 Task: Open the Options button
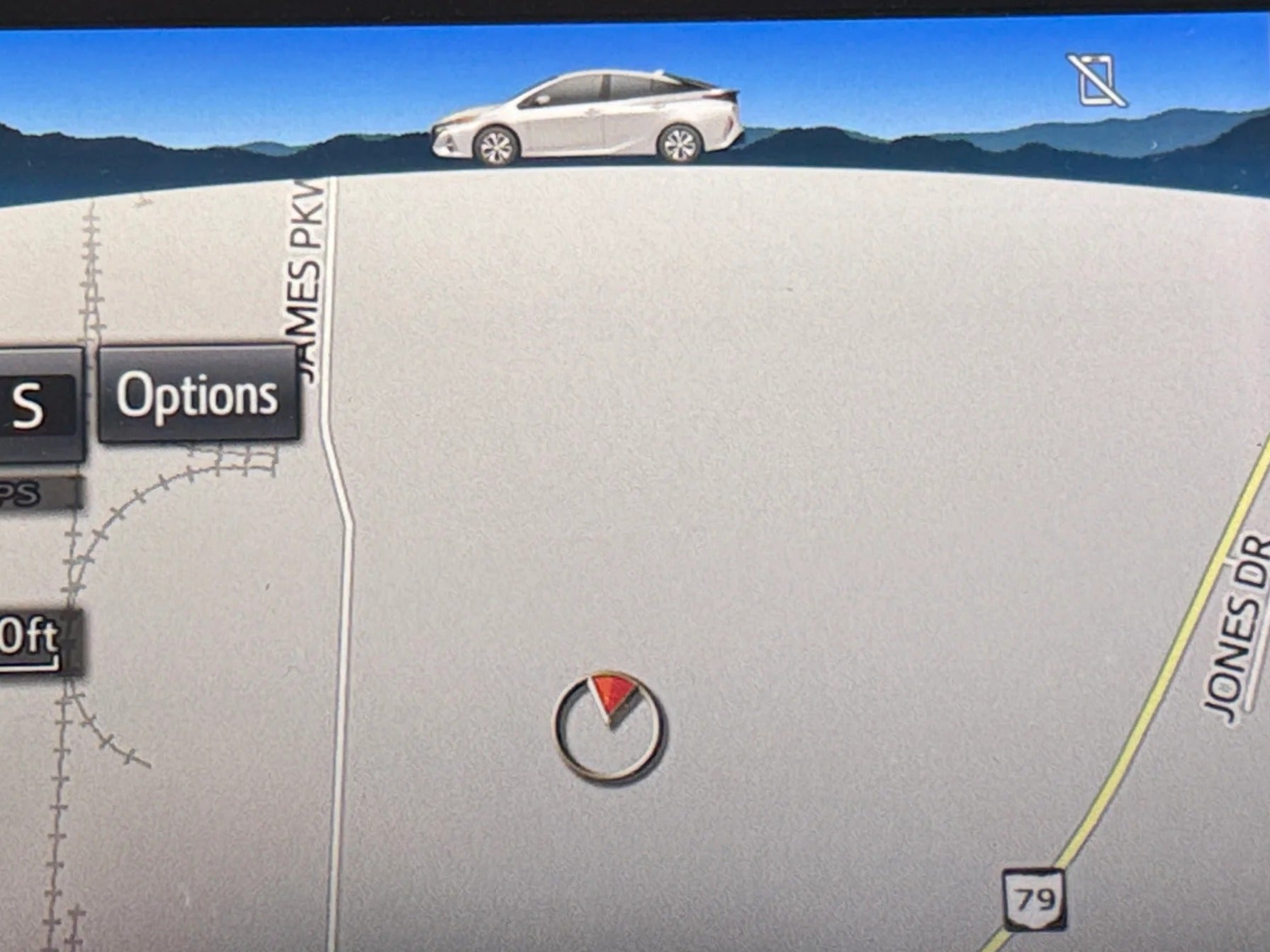click(197, 394)
